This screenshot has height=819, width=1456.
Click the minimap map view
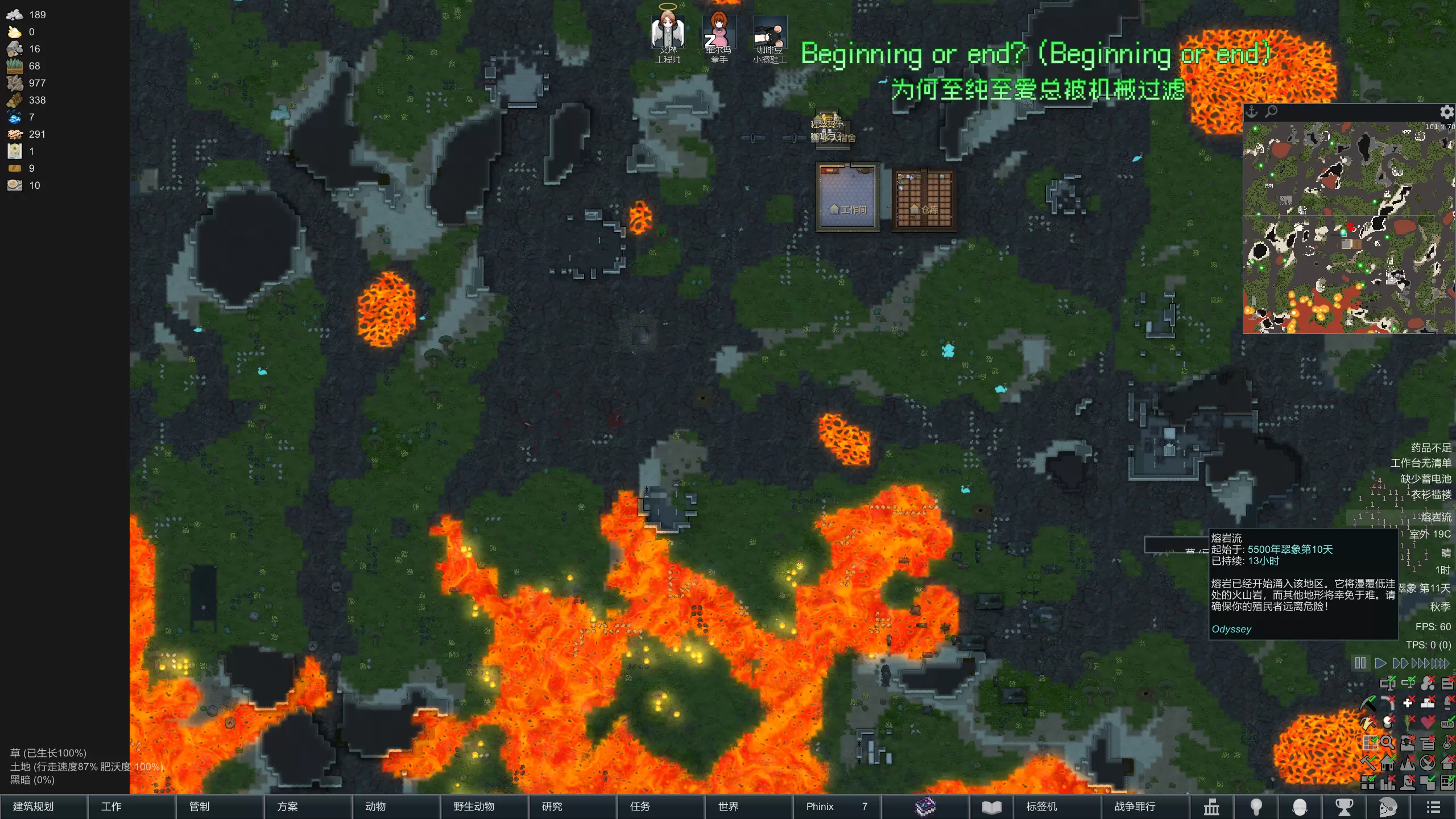click(1348, 227)
